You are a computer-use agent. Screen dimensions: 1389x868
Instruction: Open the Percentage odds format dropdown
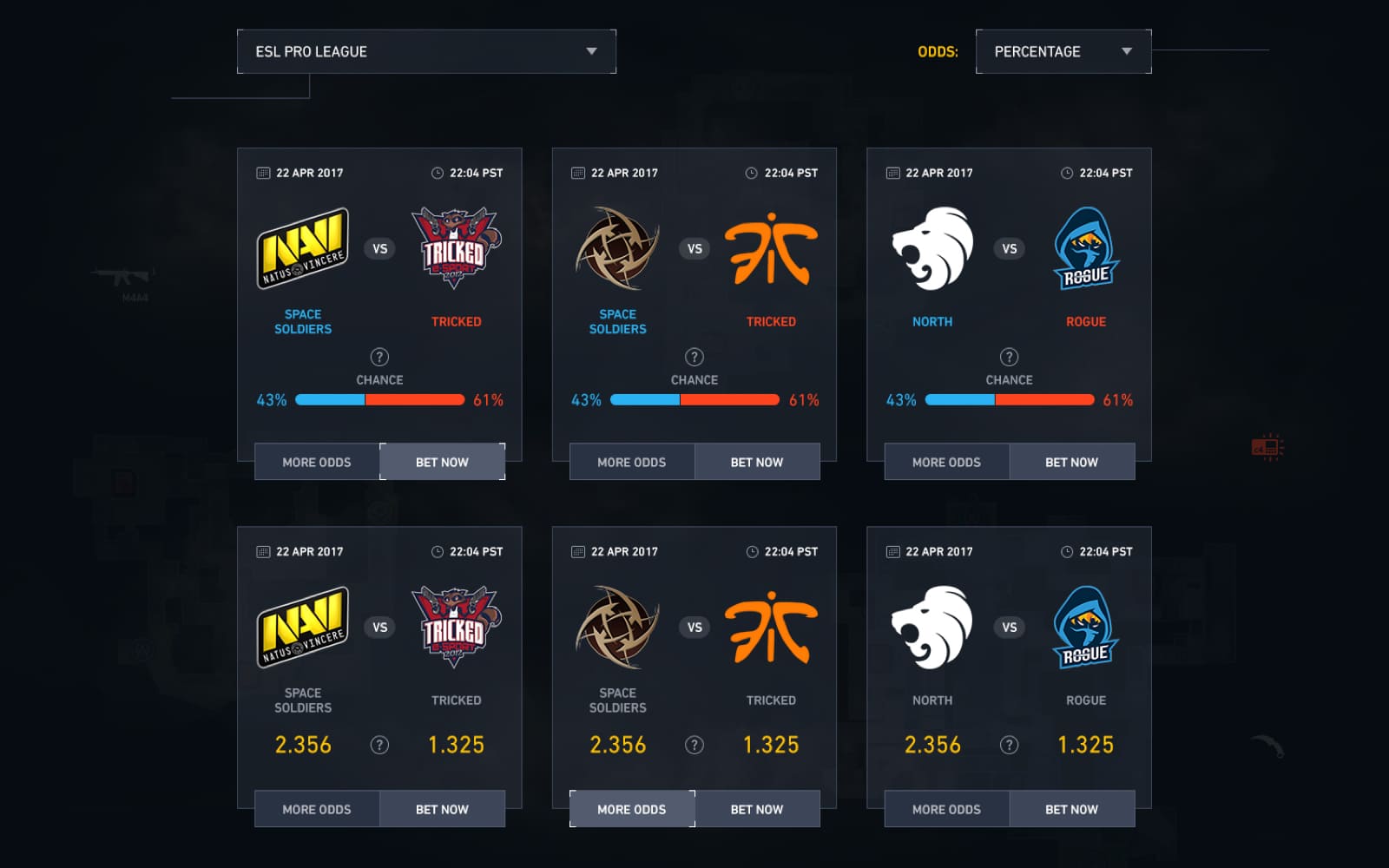(1063, 52)
